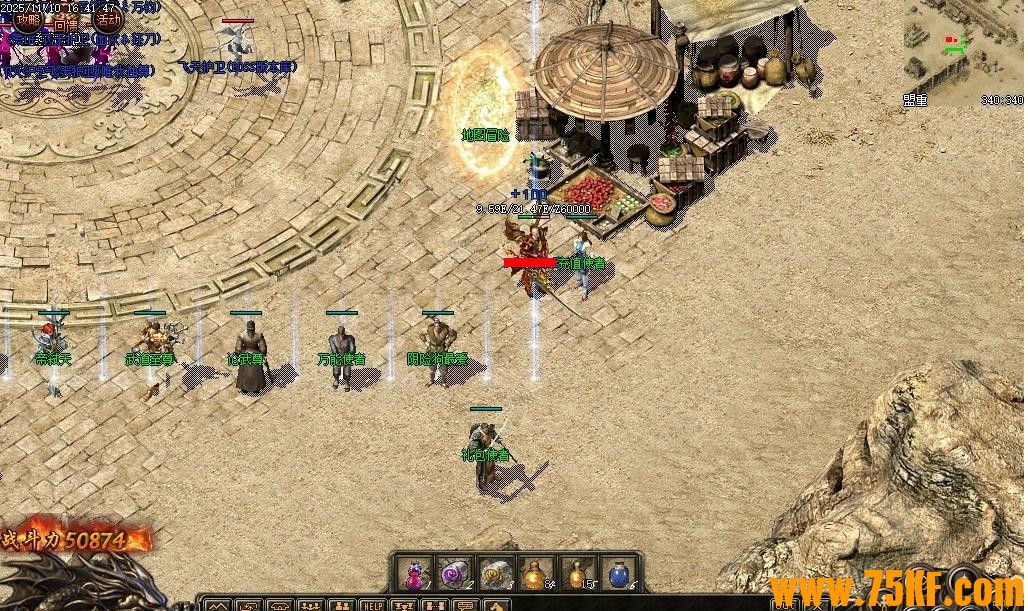
Task: Open the chat bubble toolbar icon
Action: [466, 605]
